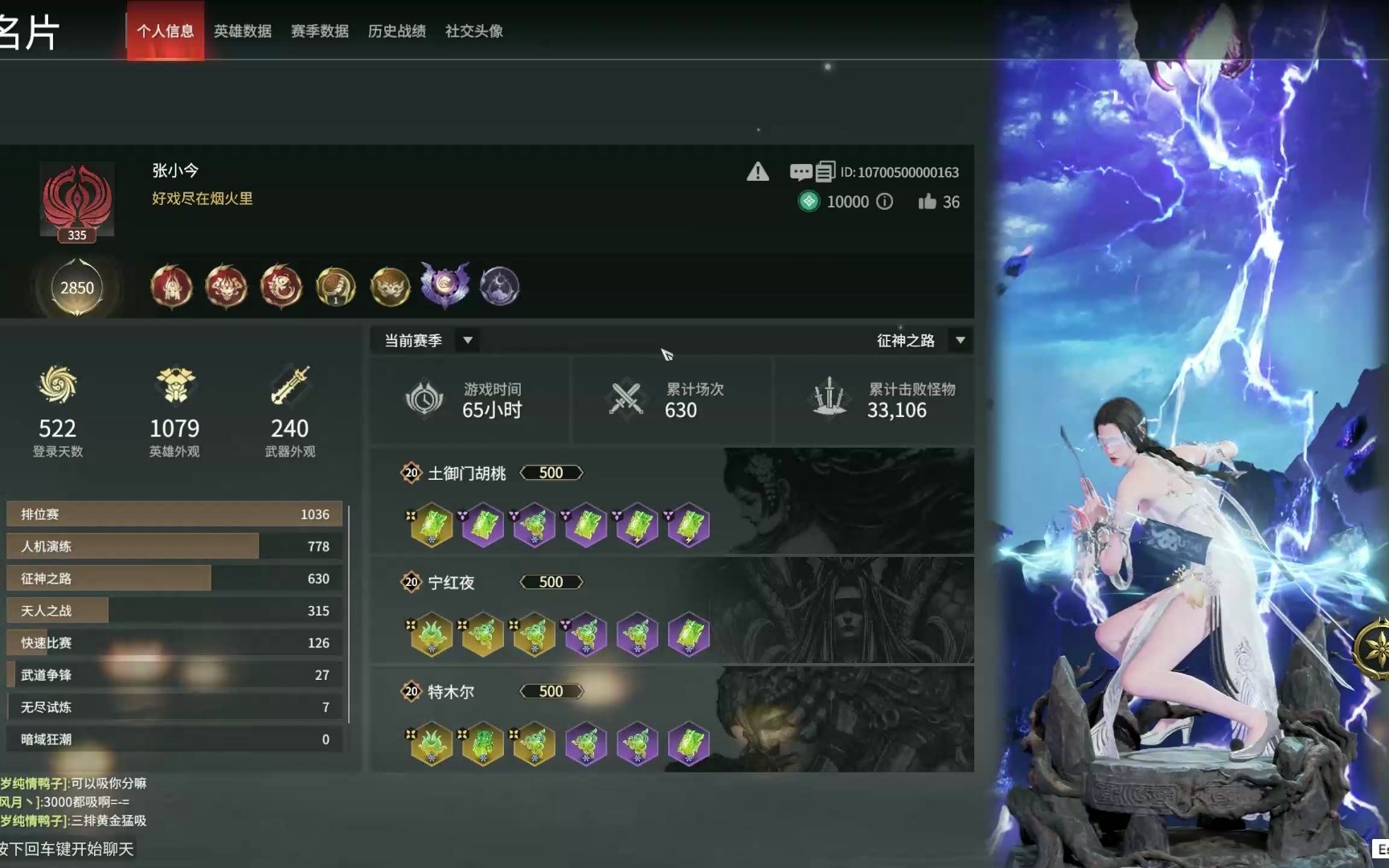
Task: View the 特木尔 hero entry
Action: coord(451,692)
